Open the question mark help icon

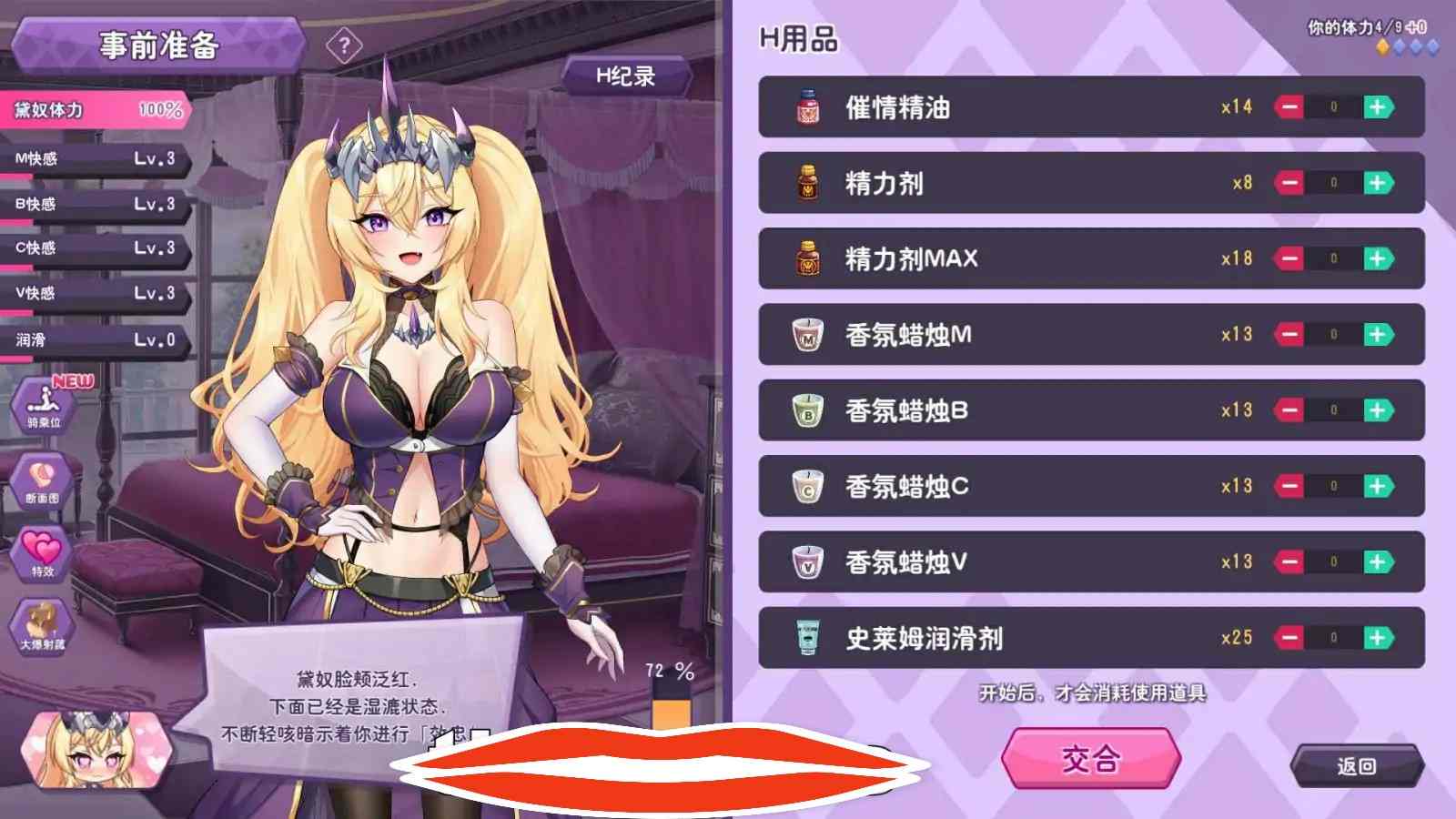point(344,44)
